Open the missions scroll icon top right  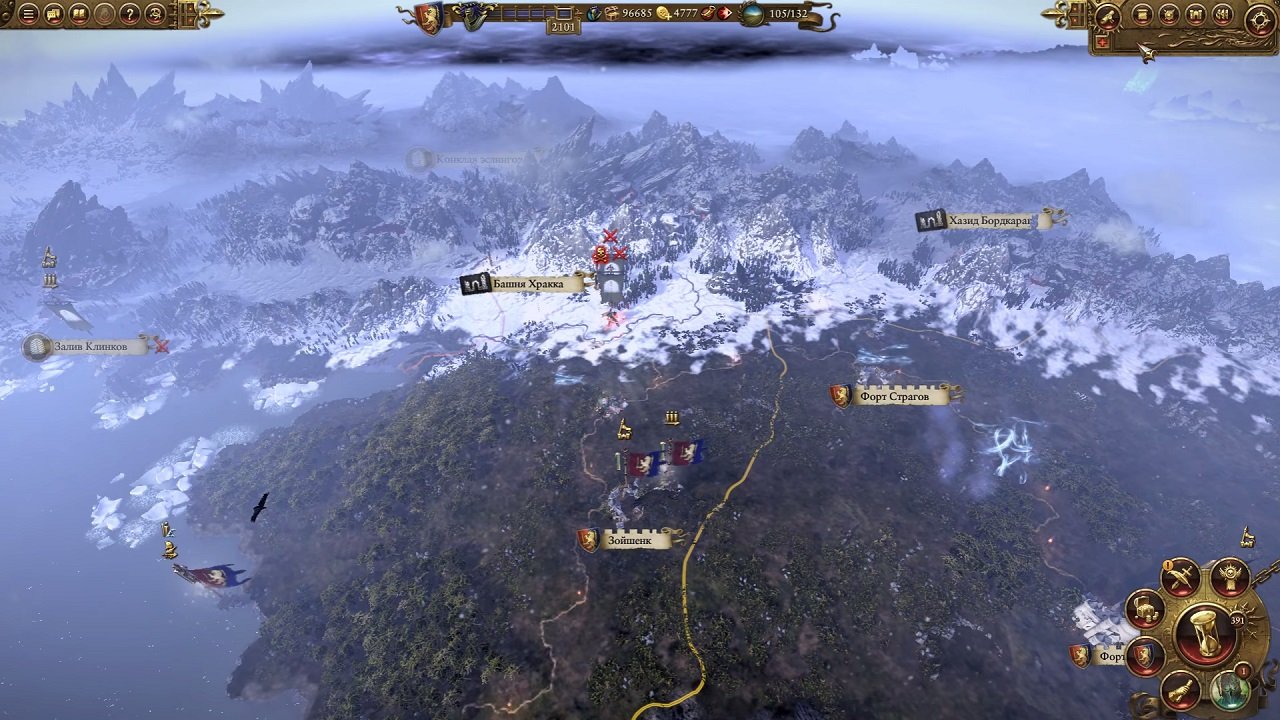1141,15
